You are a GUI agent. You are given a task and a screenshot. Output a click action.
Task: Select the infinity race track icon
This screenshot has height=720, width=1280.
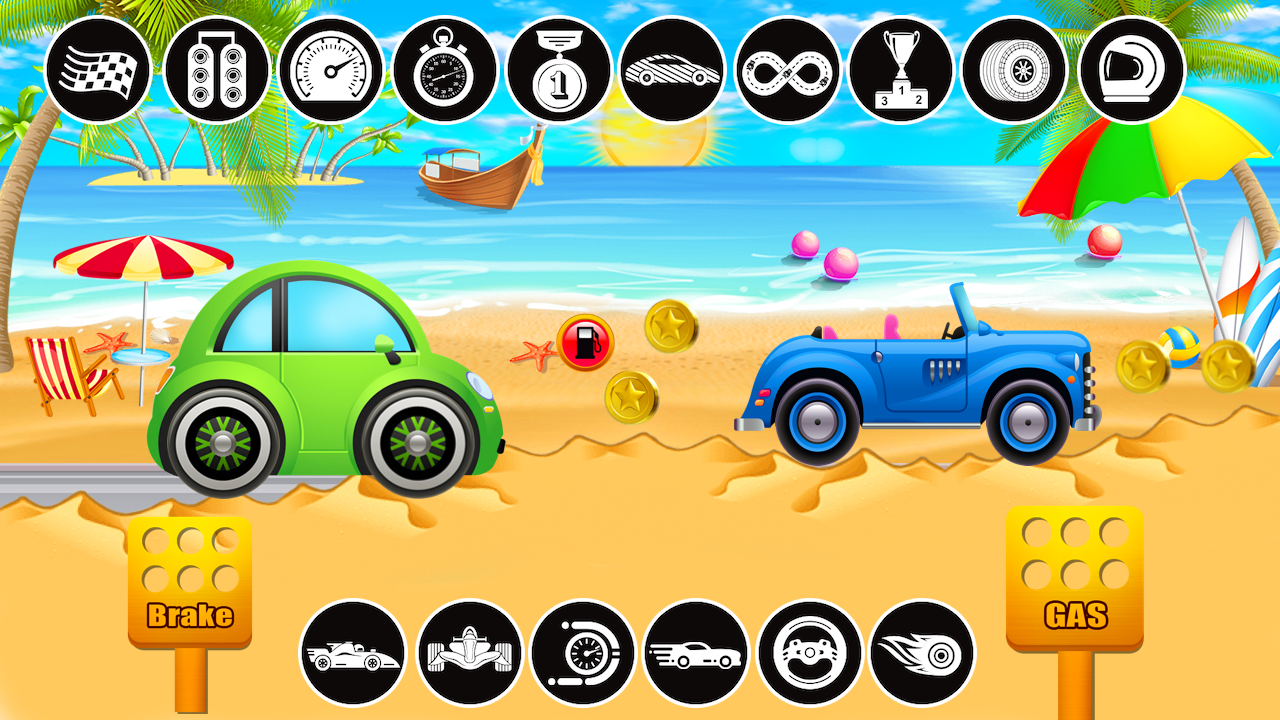785,70
